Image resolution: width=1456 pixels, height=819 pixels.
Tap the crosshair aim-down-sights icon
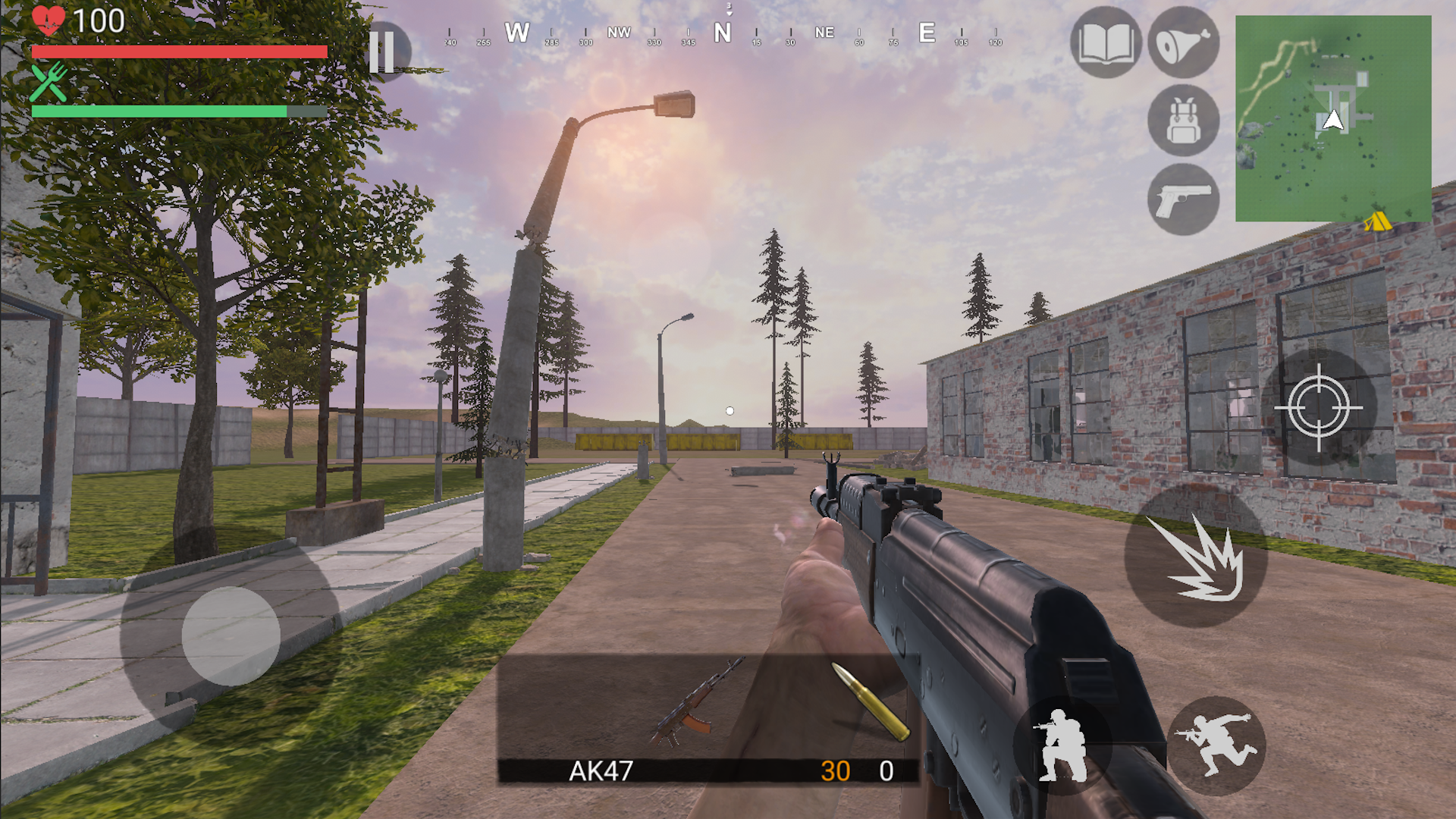(x=1317, y=407)
